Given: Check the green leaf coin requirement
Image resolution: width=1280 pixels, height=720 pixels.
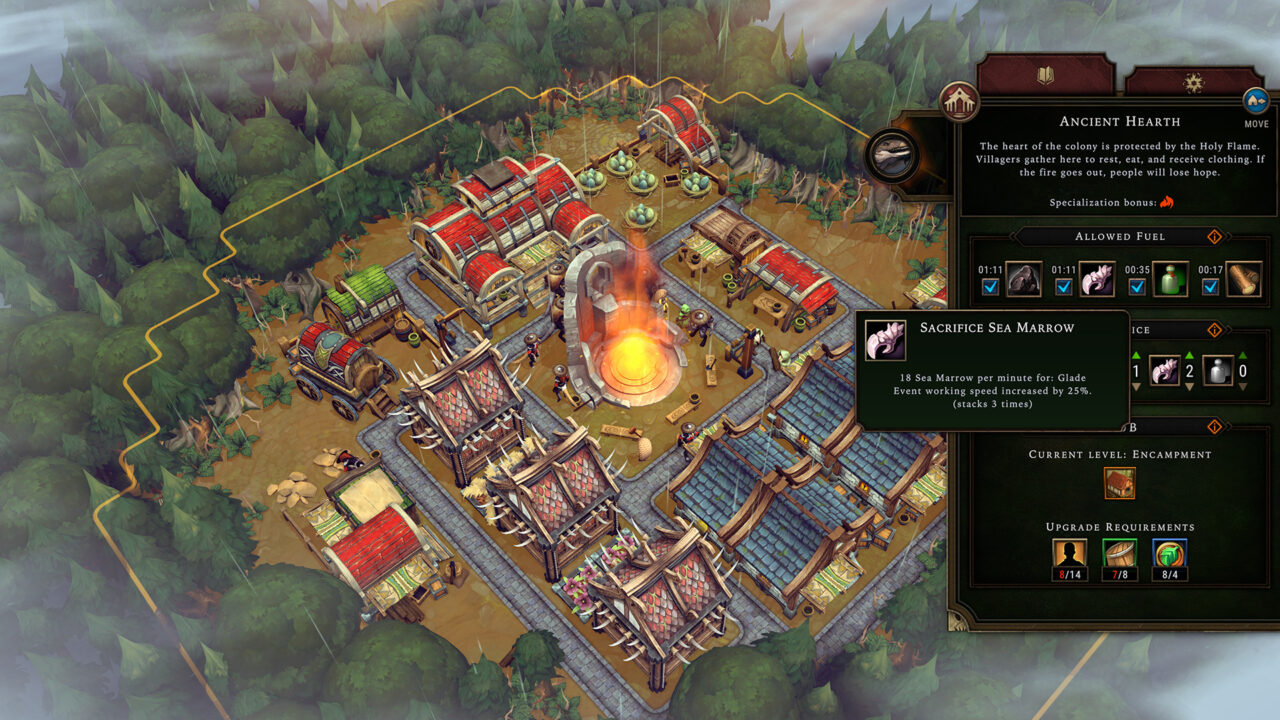Looking at the screenshot, I should (x=1170, y=555).
